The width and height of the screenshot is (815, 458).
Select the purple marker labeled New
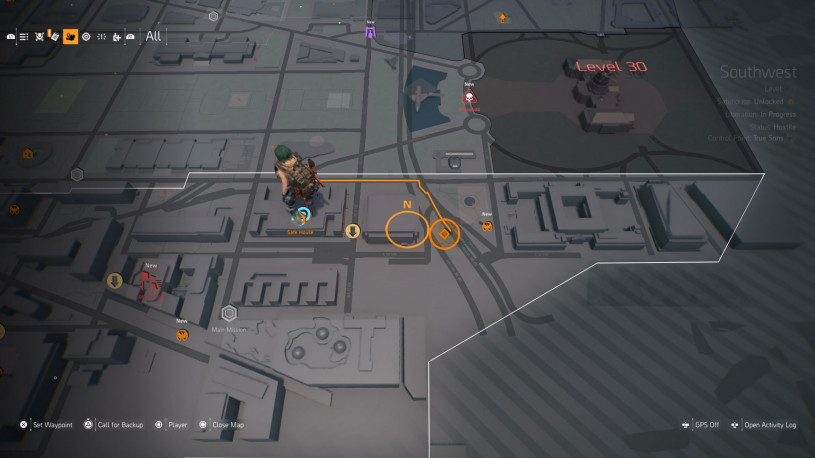370,33
